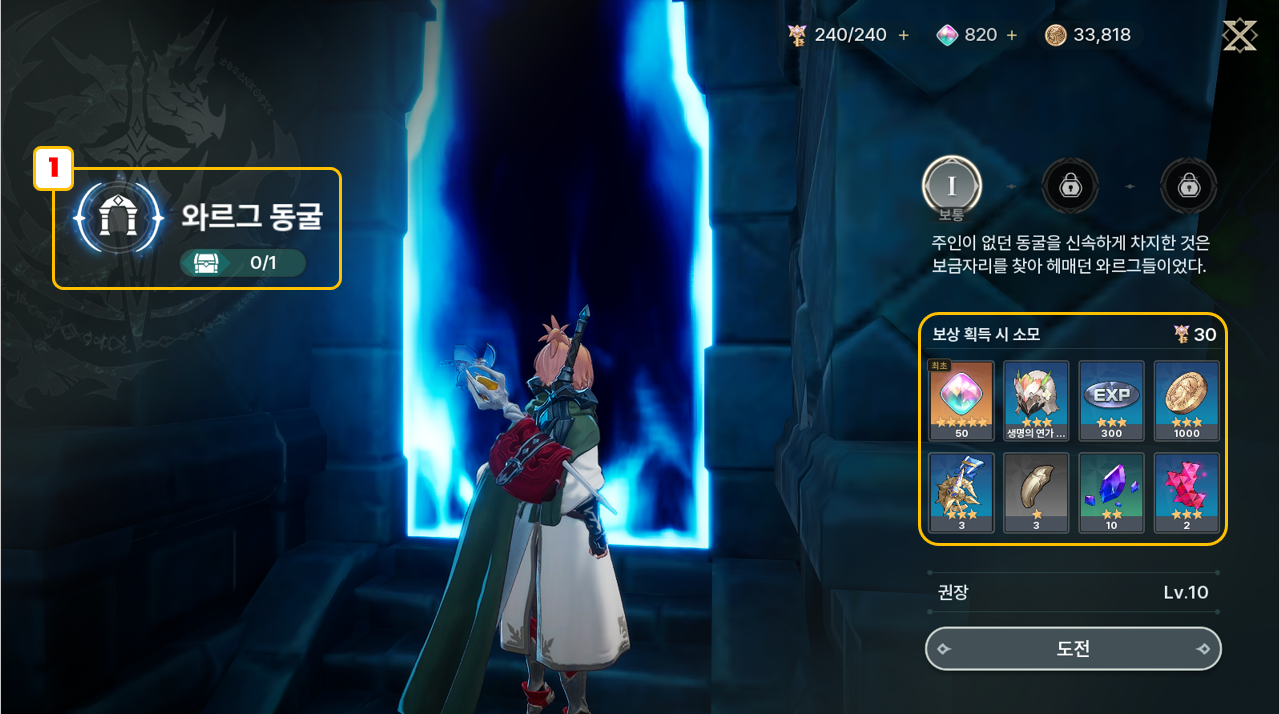This screenshot has height=714, width=1279.
Task: Start the dungeon with the 도전 button
Action: 1073,649
